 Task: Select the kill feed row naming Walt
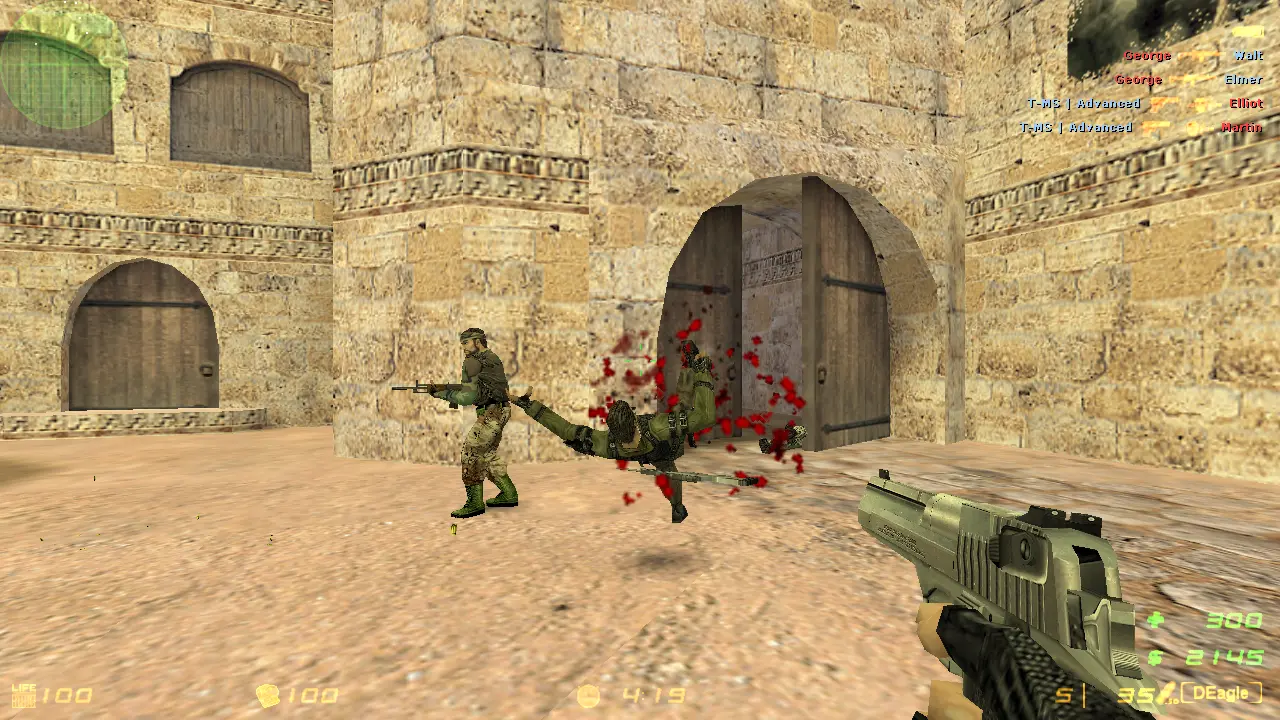tap(1192, 56)
